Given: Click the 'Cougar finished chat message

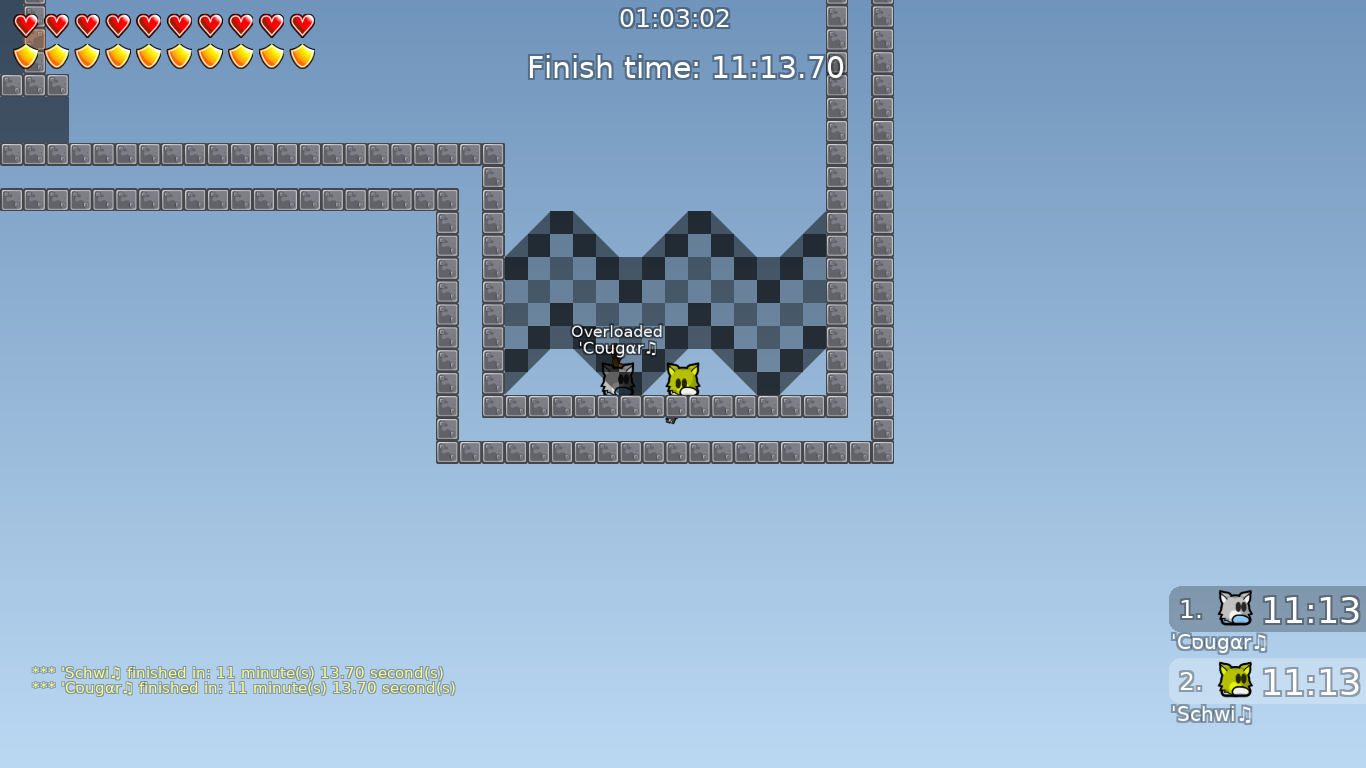Looking at the screenshot, I should point(245,688).
